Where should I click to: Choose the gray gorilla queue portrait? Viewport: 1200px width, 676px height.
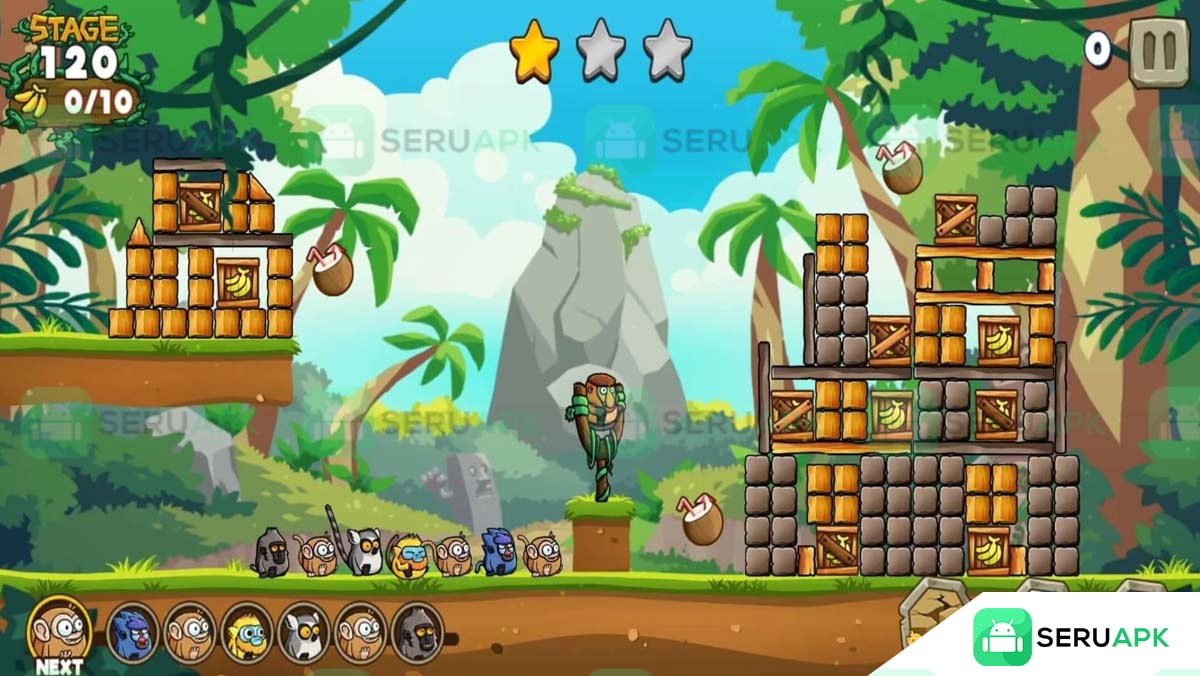(x=417, y=632)
